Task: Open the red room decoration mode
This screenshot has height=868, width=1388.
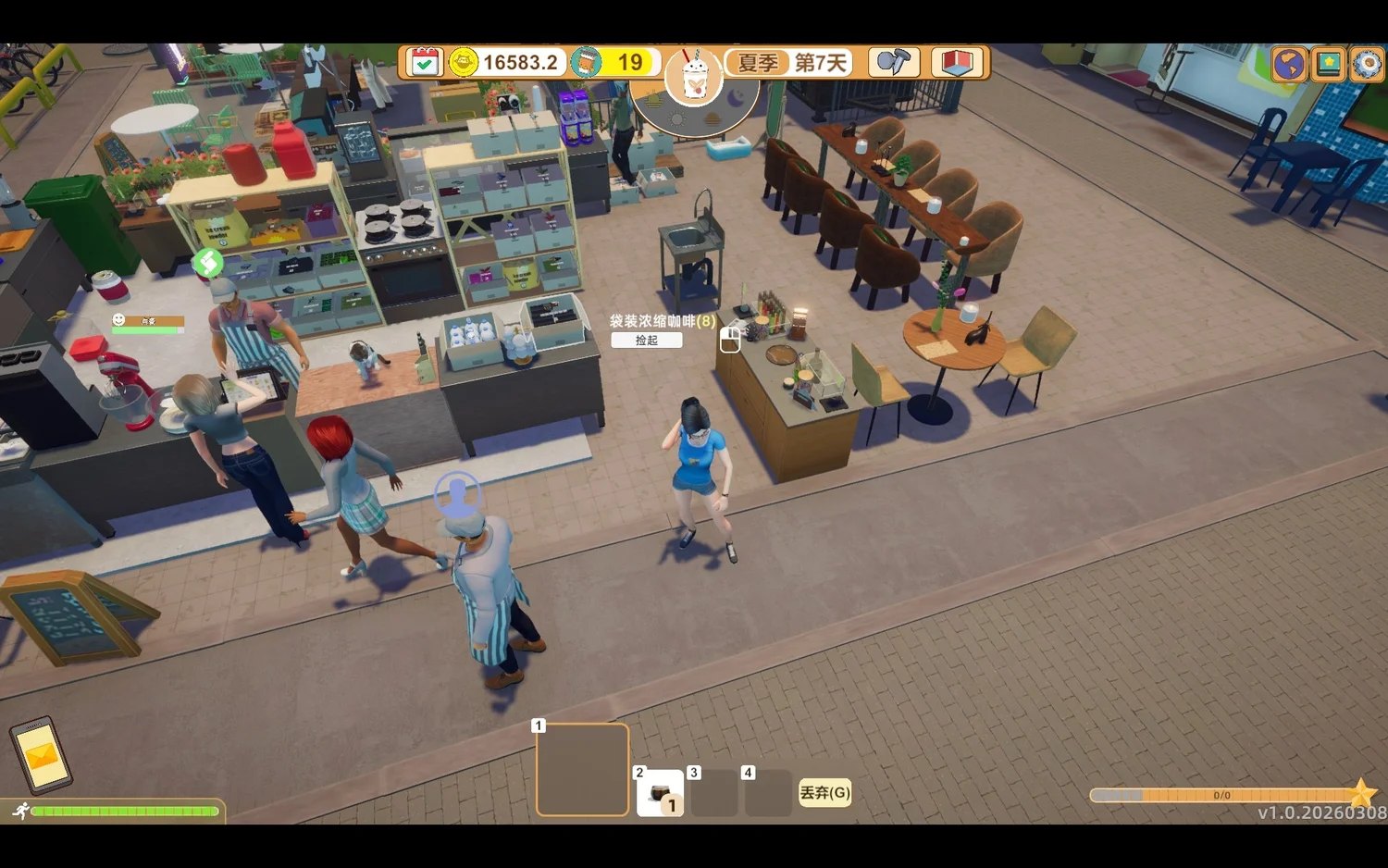Action: [x=957, y=63]
